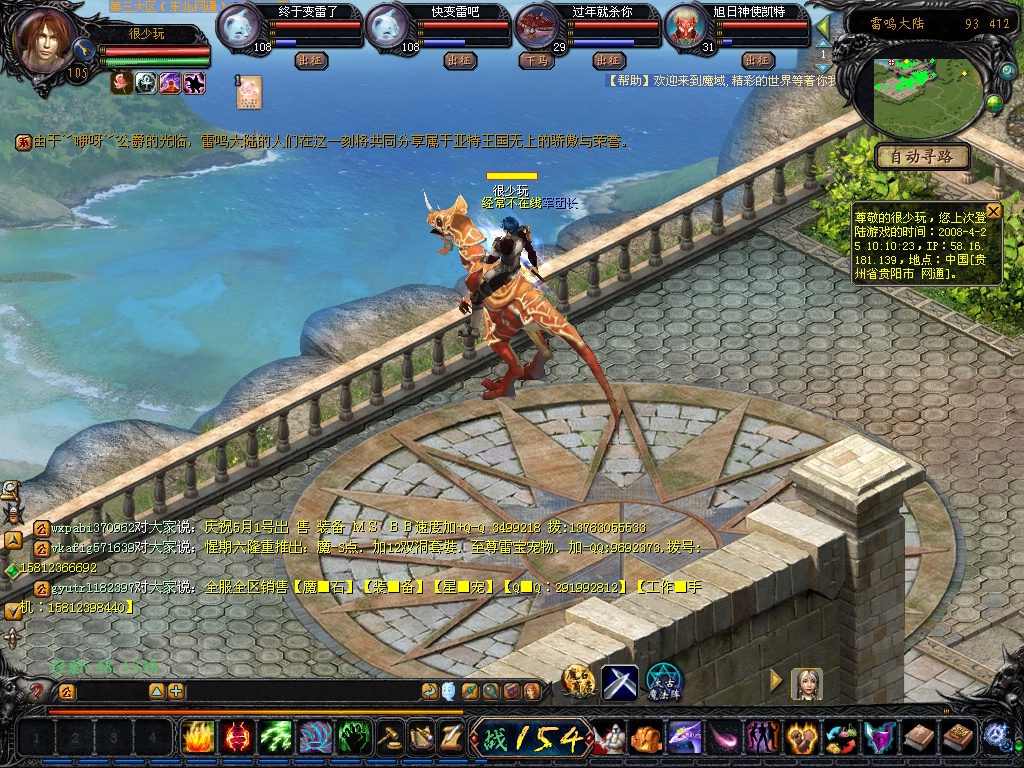Click the pink card buff icon
The width and height of the screenshot is (1024, 768).
pos(249,92)
